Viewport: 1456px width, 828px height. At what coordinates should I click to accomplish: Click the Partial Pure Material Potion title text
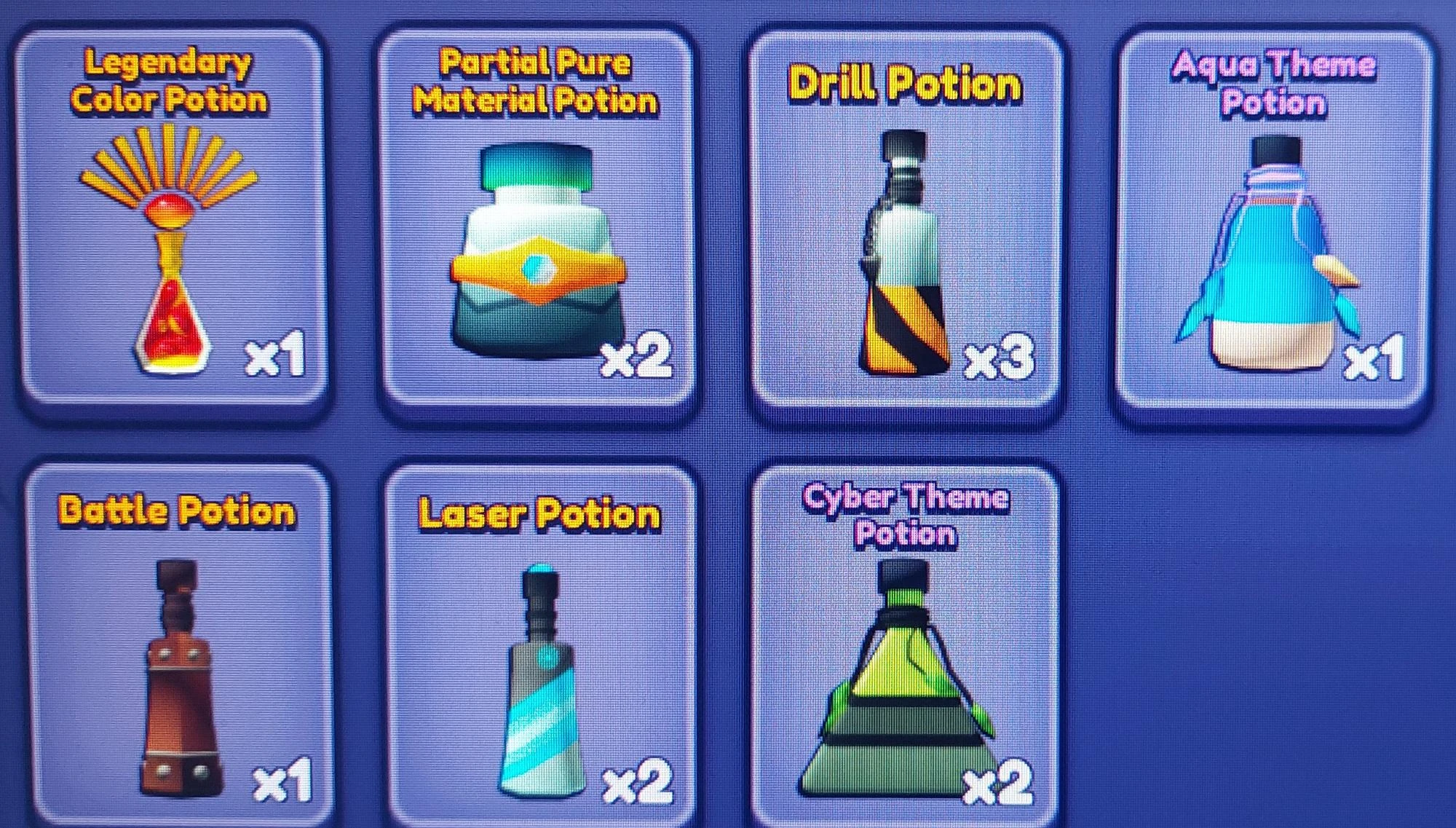[536, 82]
